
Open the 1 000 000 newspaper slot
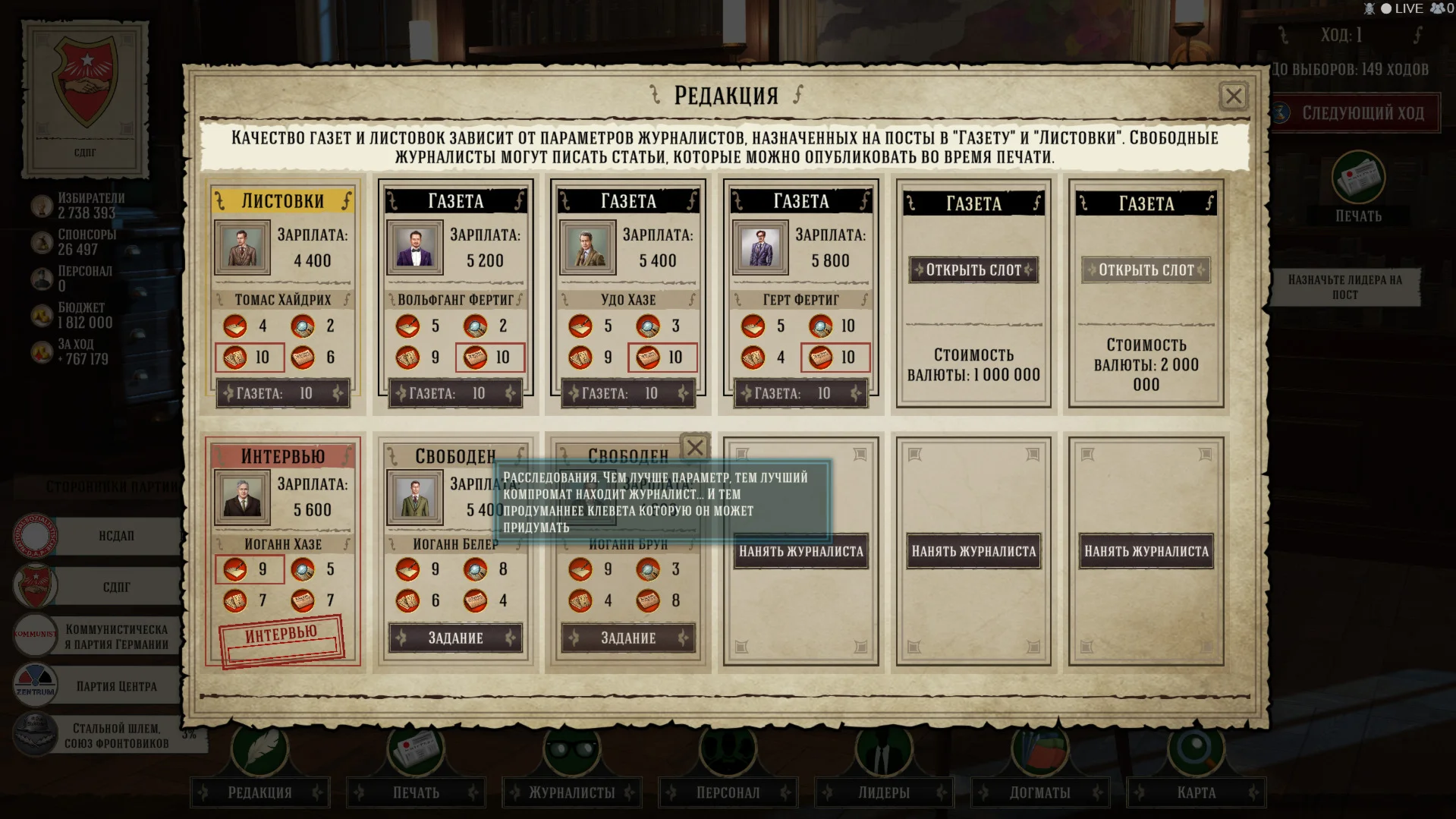pos(973,269)
